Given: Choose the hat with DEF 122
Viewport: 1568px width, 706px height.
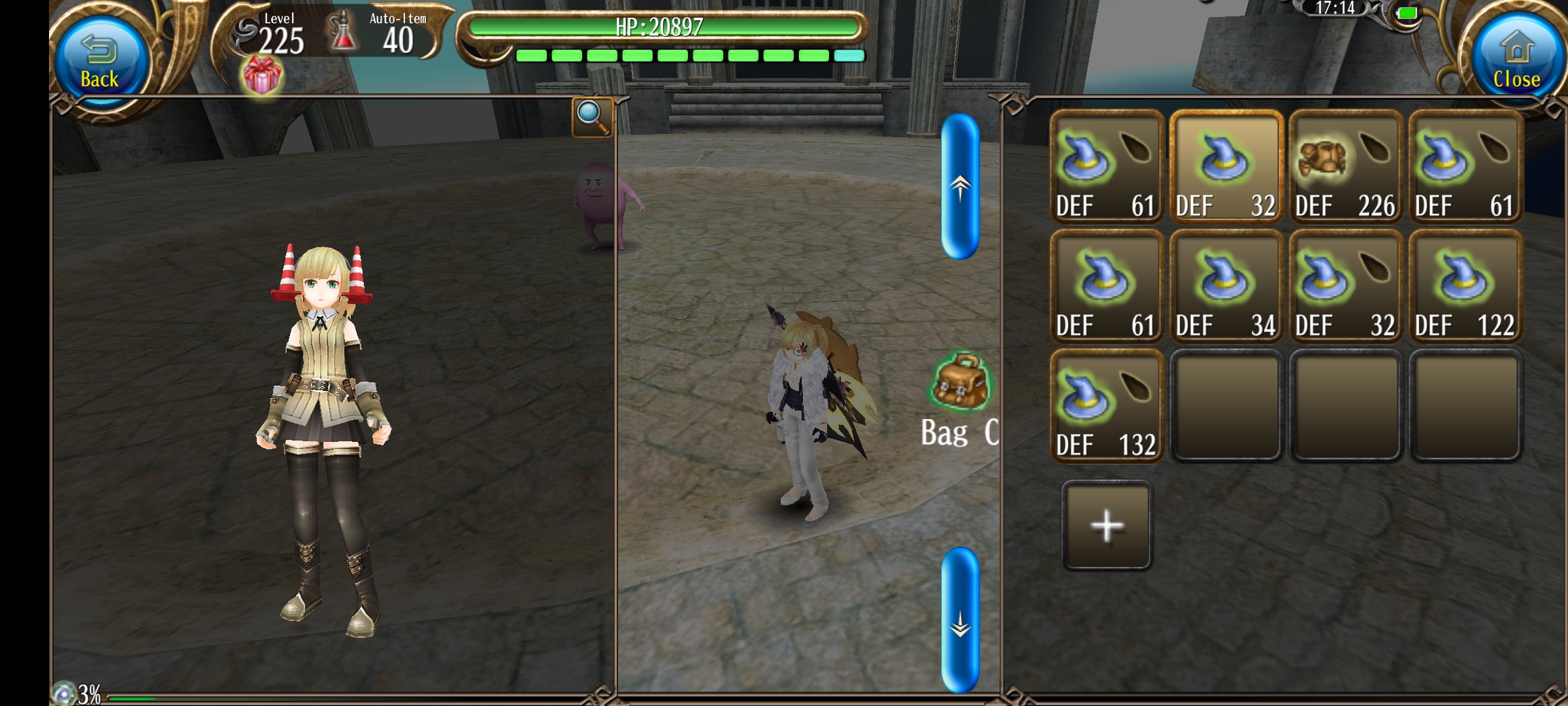Looking at the screenshot, I should pos(1465,287).
